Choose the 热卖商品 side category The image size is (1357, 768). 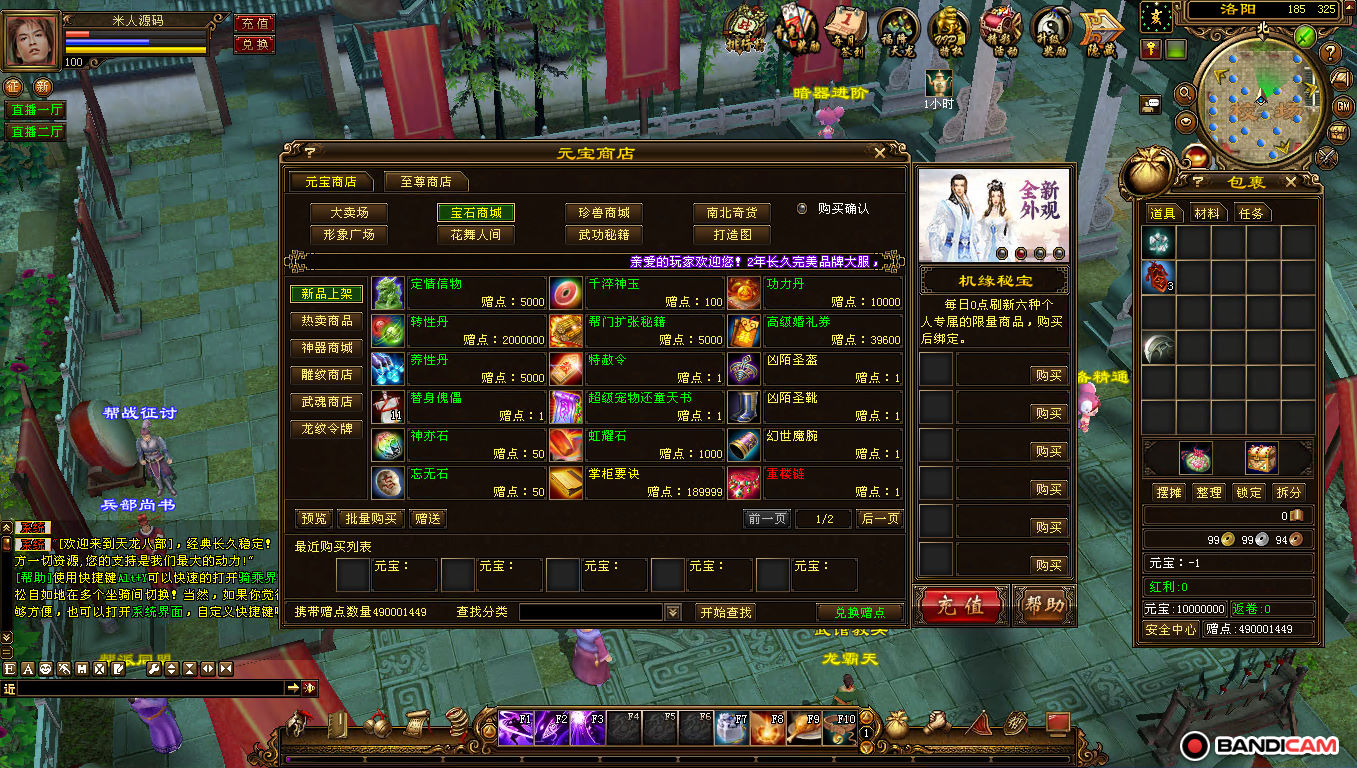tap(327, 321)
